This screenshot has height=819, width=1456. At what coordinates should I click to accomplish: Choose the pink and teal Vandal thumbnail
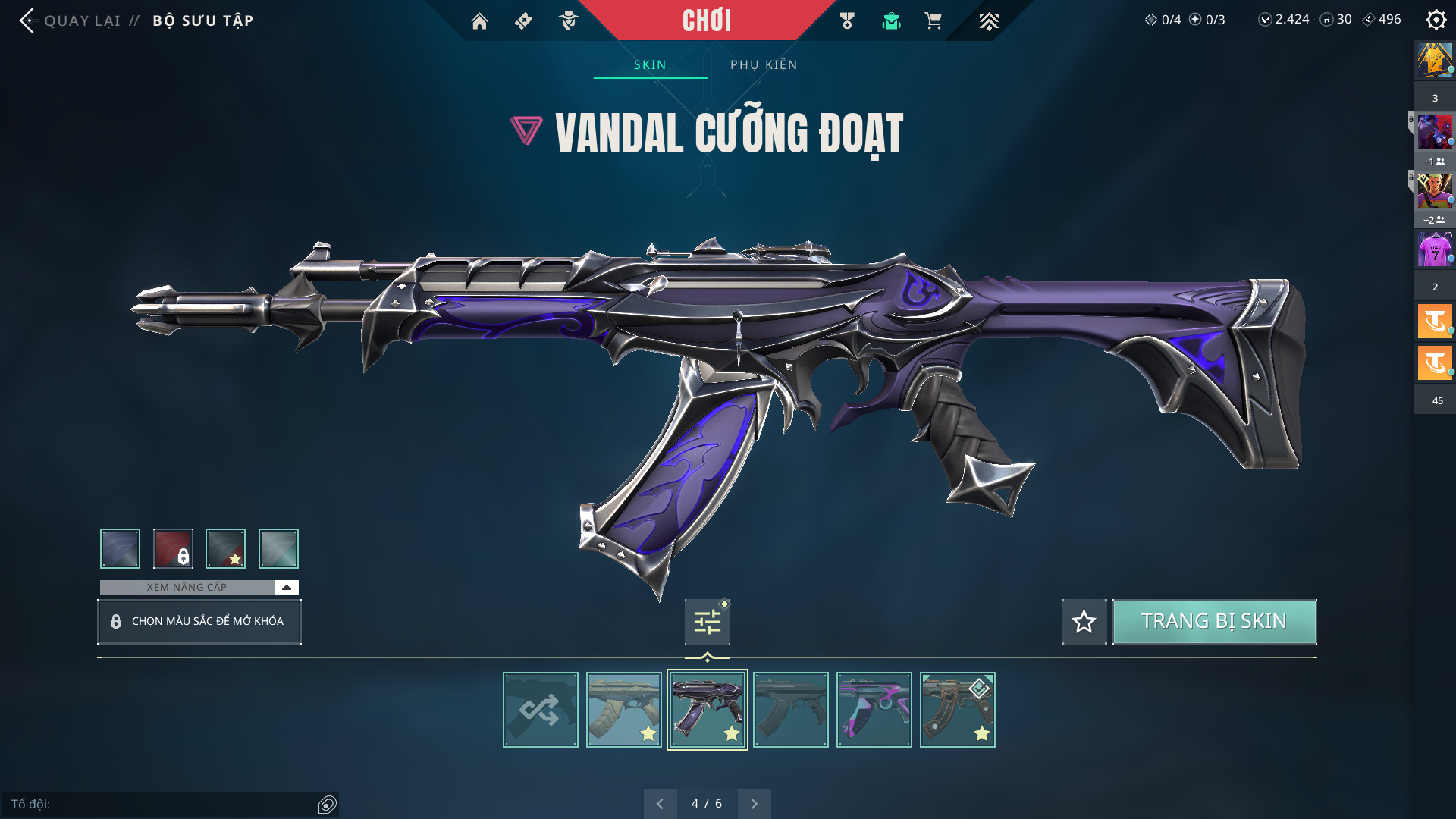click(x=874, y=710)
